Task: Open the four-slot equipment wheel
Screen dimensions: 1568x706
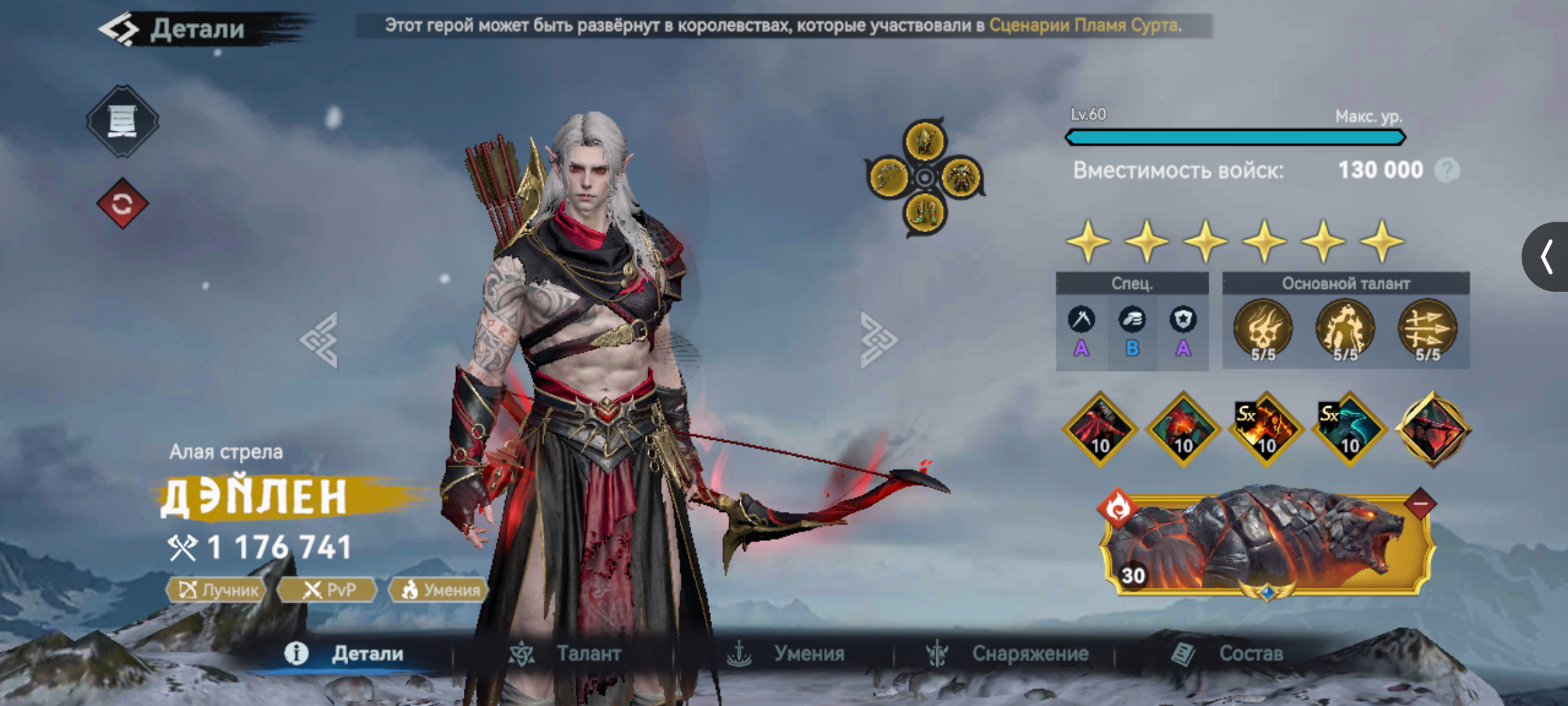Action: (925, 177)
